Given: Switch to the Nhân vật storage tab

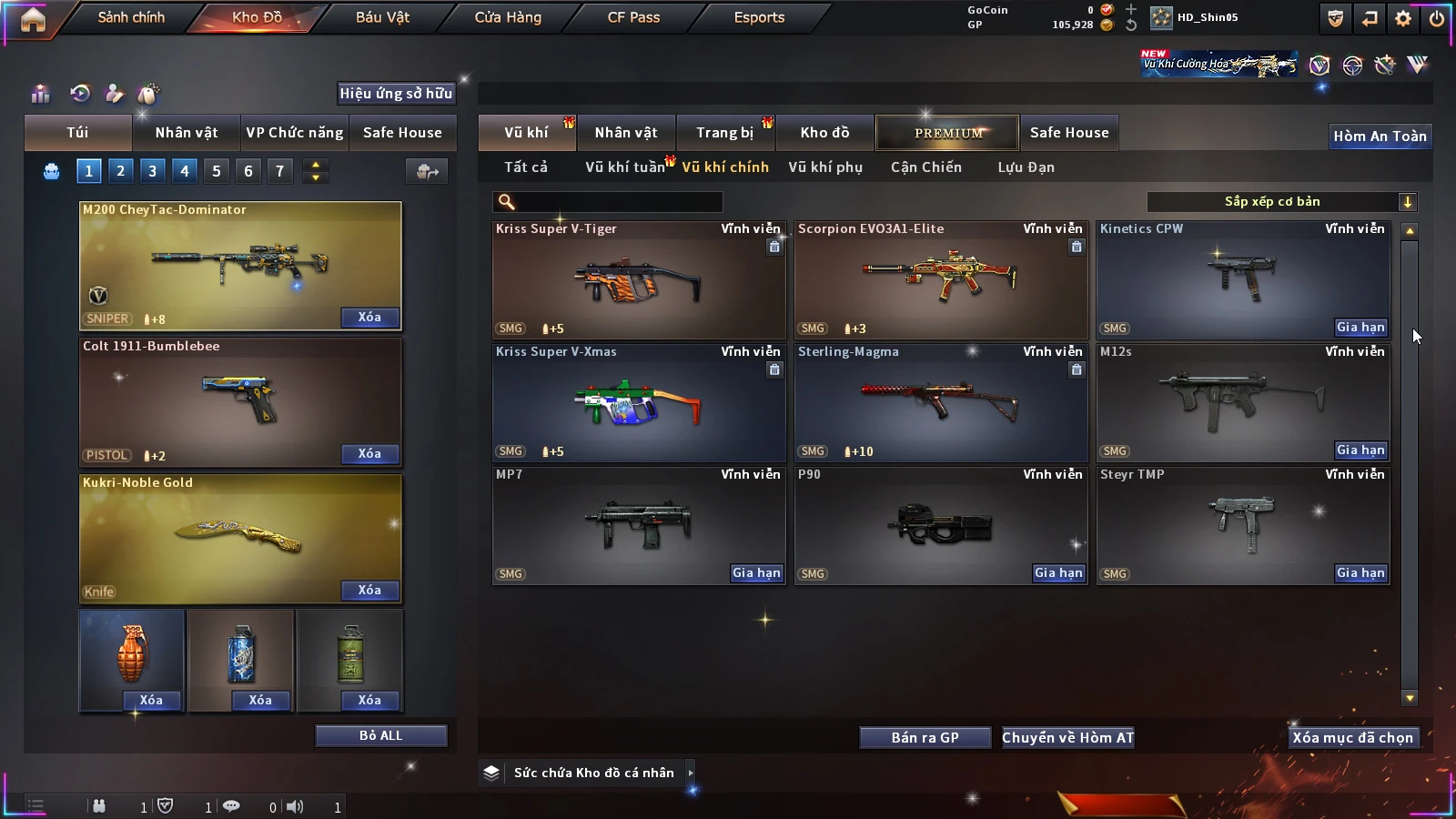Looking at the screenshot, I should point(626,133).
